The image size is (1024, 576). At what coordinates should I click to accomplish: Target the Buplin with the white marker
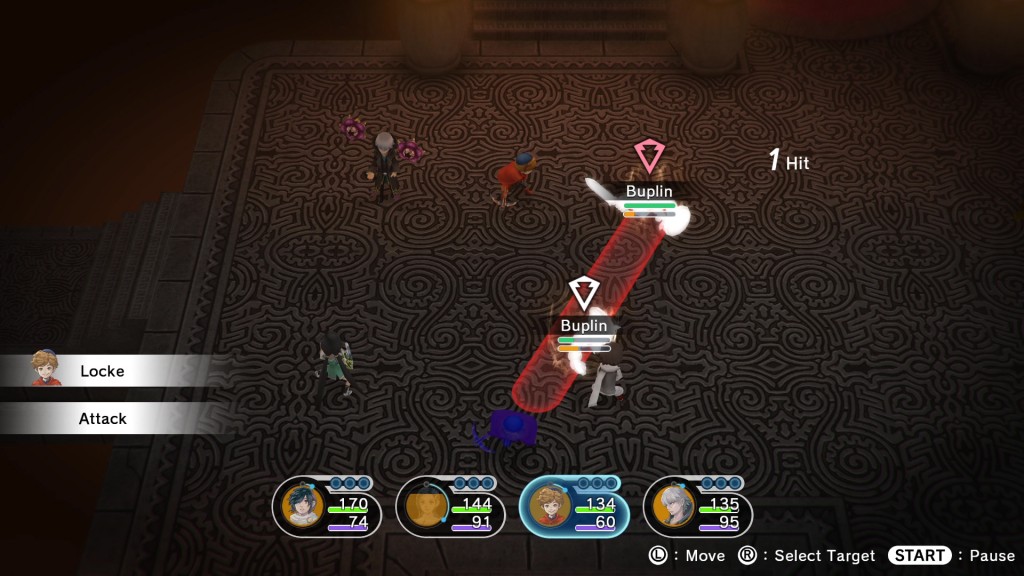pyautogui.click(x=583, y=326)
